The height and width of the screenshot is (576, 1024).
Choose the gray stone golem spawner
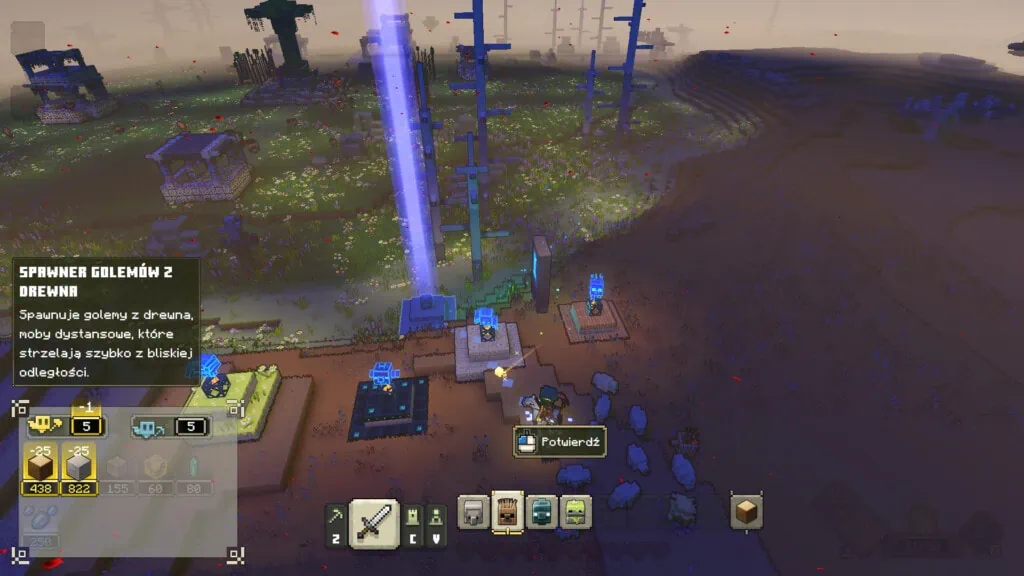point(473,512)
